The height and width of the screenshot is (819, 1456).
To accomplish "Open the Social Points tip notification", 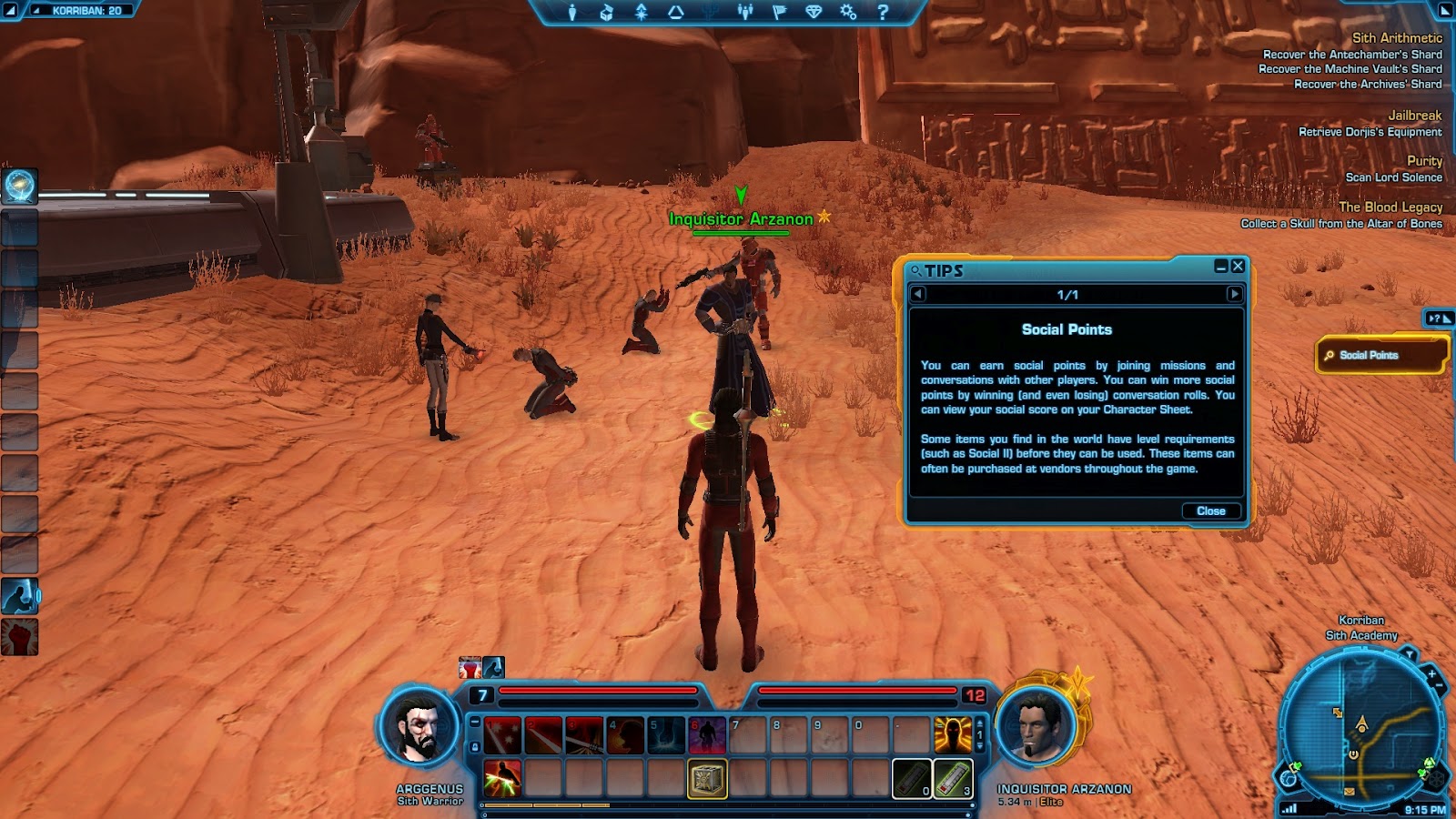I will click(1380, 355).
